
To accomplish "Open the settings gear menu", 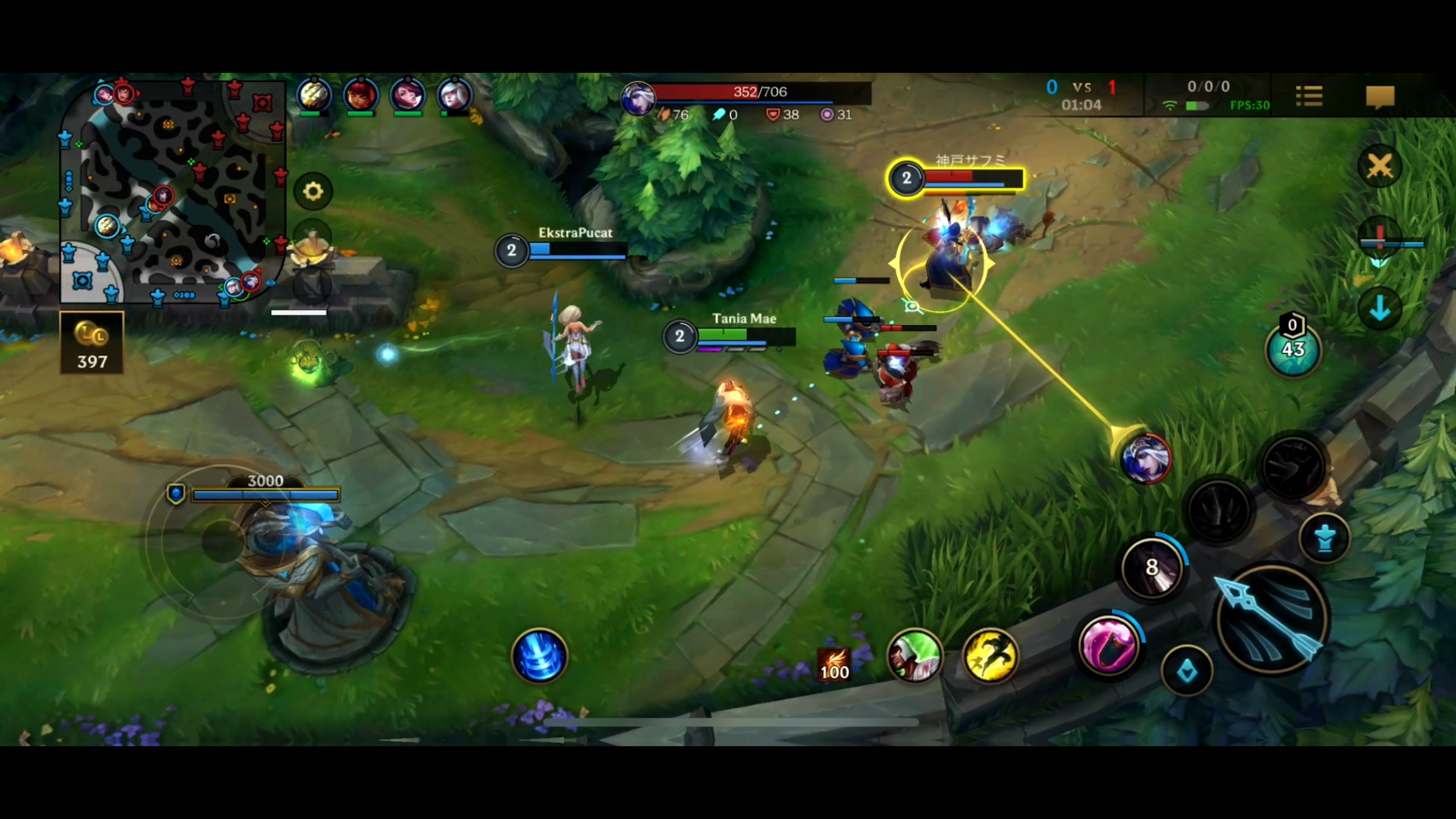I will 315,191.
